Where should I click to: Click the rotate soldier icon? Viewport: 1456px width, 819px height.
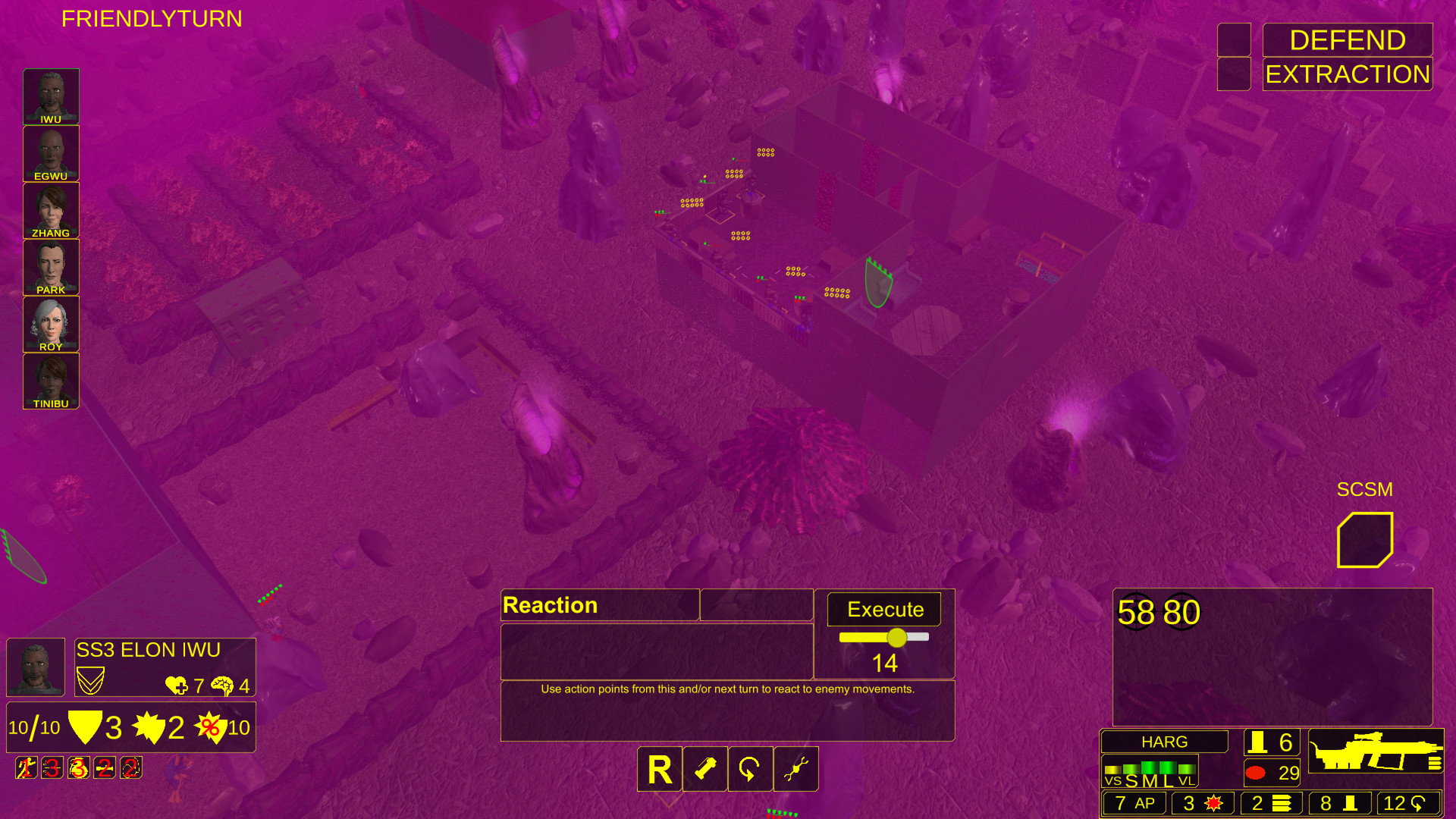[750, 769]
